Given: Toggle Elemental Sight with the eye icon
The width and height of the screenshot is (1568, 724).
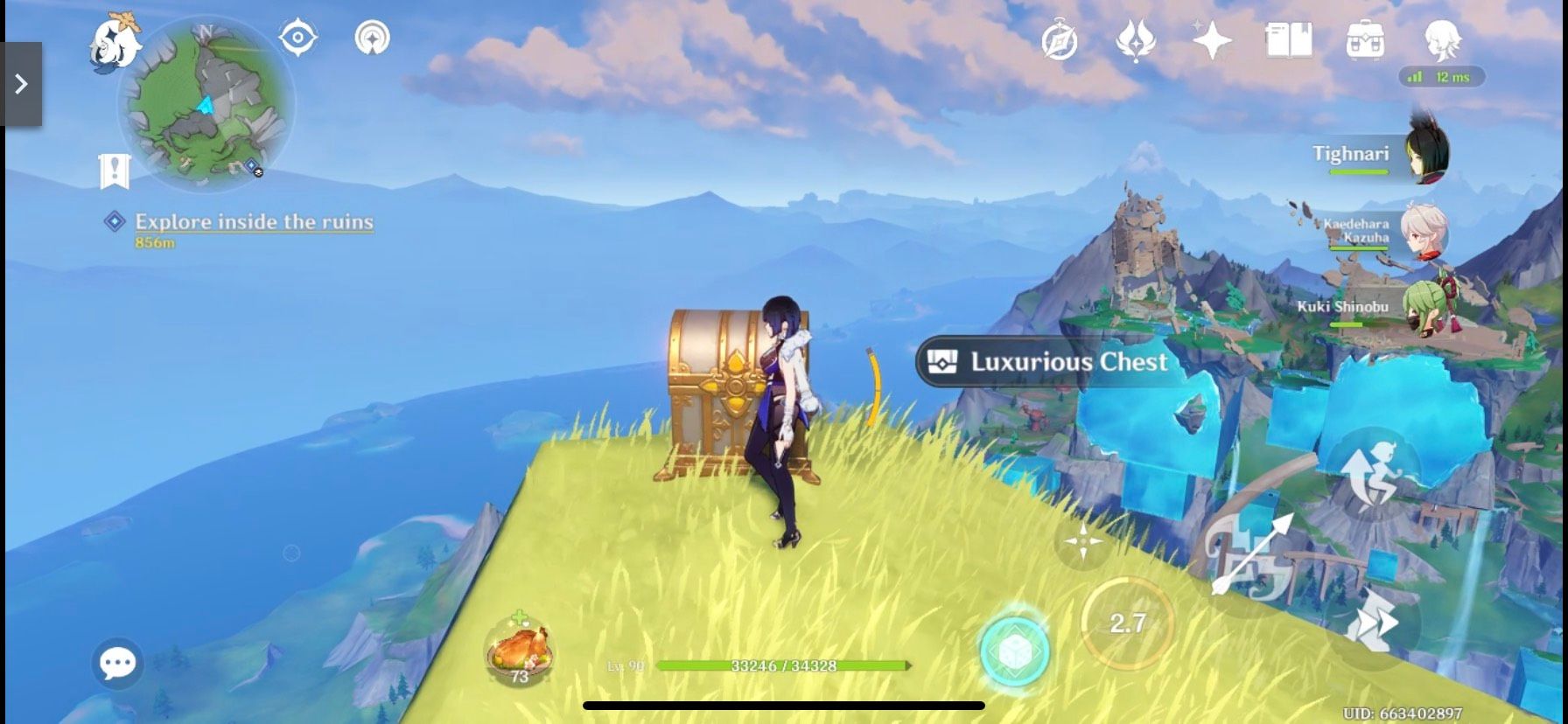Looking at the screenshot, I should click(x=297, y=37).
